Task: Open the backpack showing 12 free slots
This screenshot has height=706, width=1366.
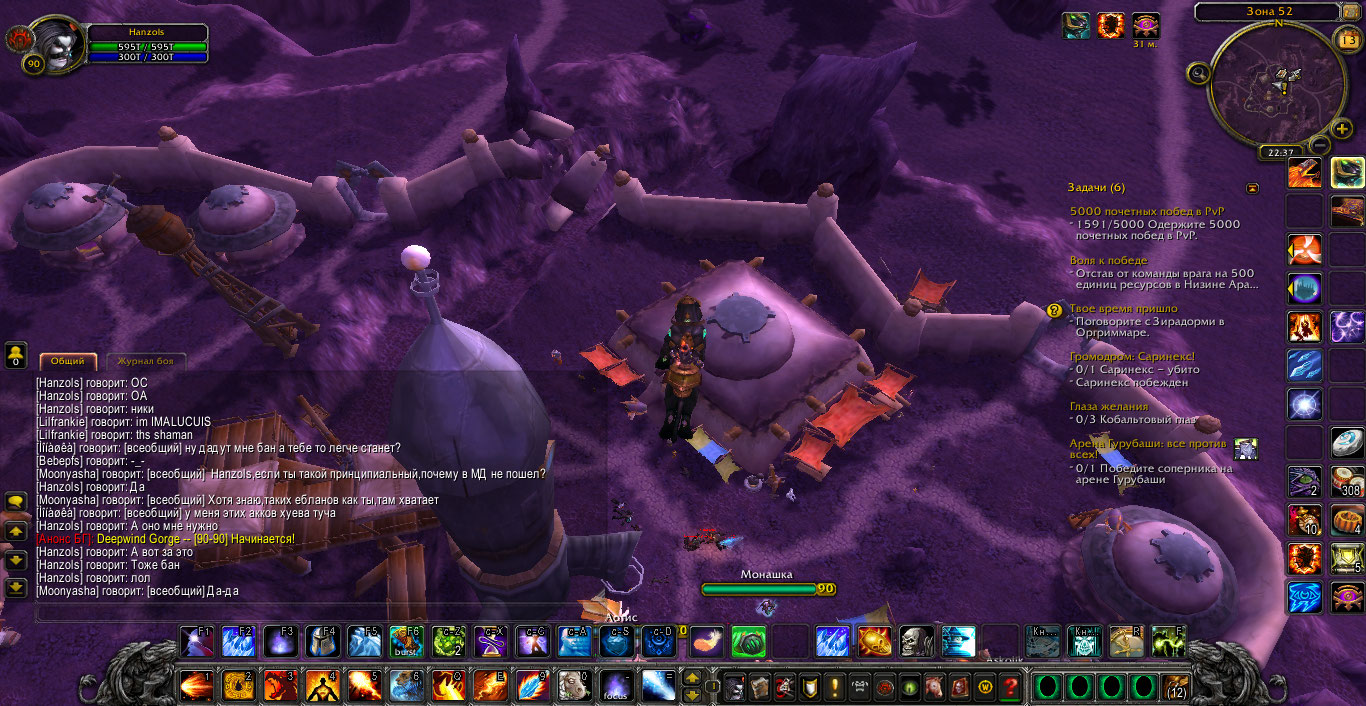Action: [x=1177, y=687]
